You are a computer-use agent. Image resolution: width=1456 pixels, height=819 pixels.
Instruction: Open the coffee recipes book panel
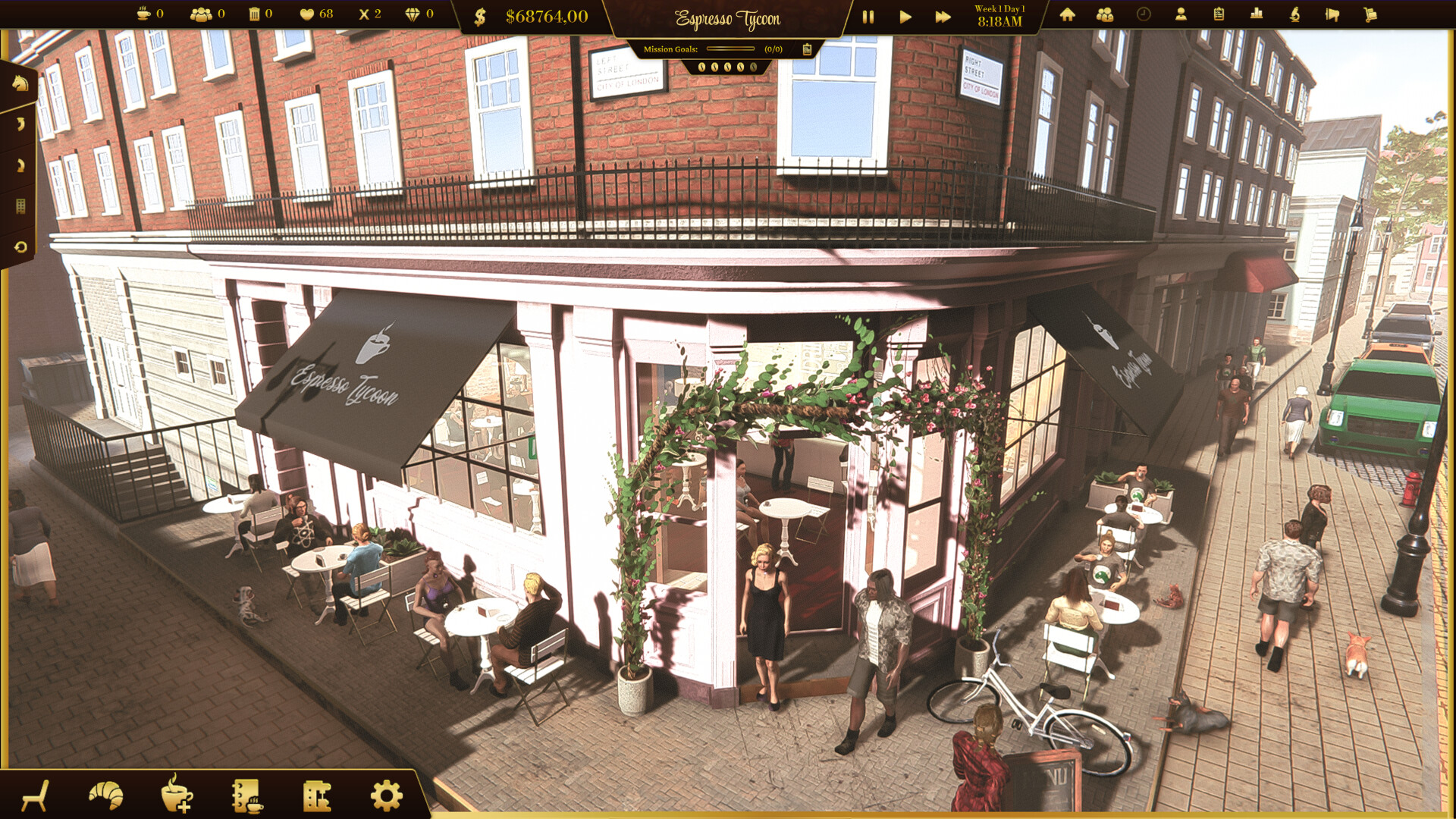pos(247,796)
